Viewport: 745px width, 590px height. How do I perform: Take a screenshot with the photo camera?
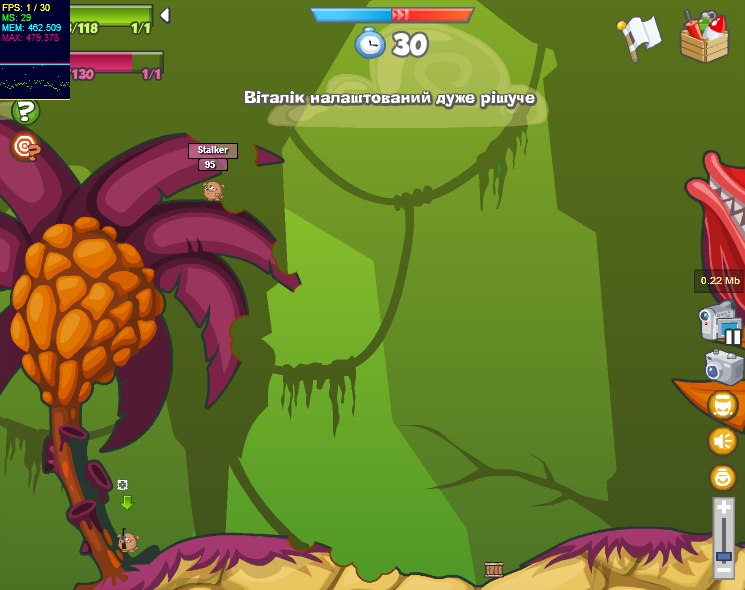(x=723, y=366)
